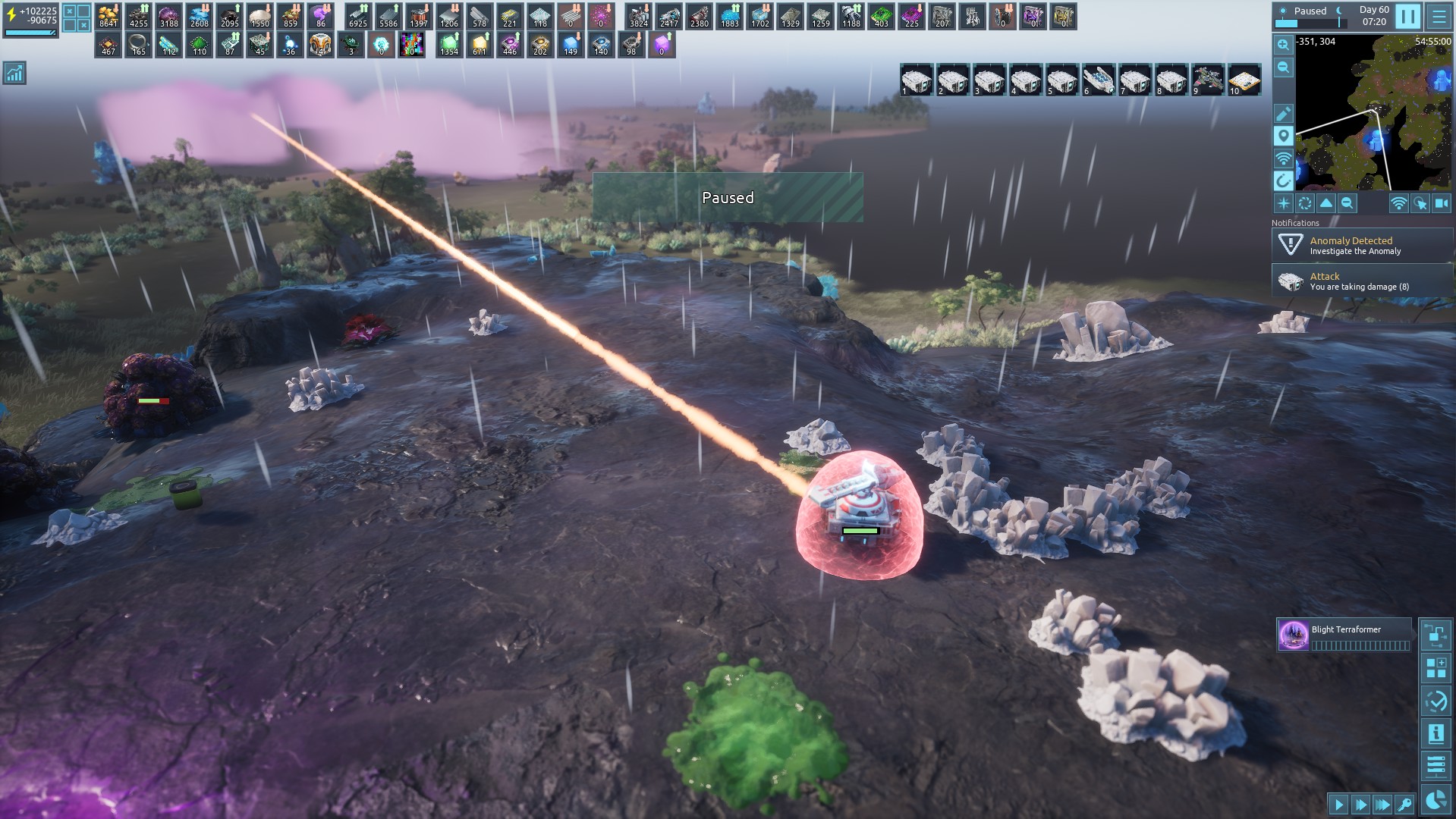View the Attack taking damage notification
Image resolution: width=1456 pixels, height=819 pixels.
coord(1362,281)
